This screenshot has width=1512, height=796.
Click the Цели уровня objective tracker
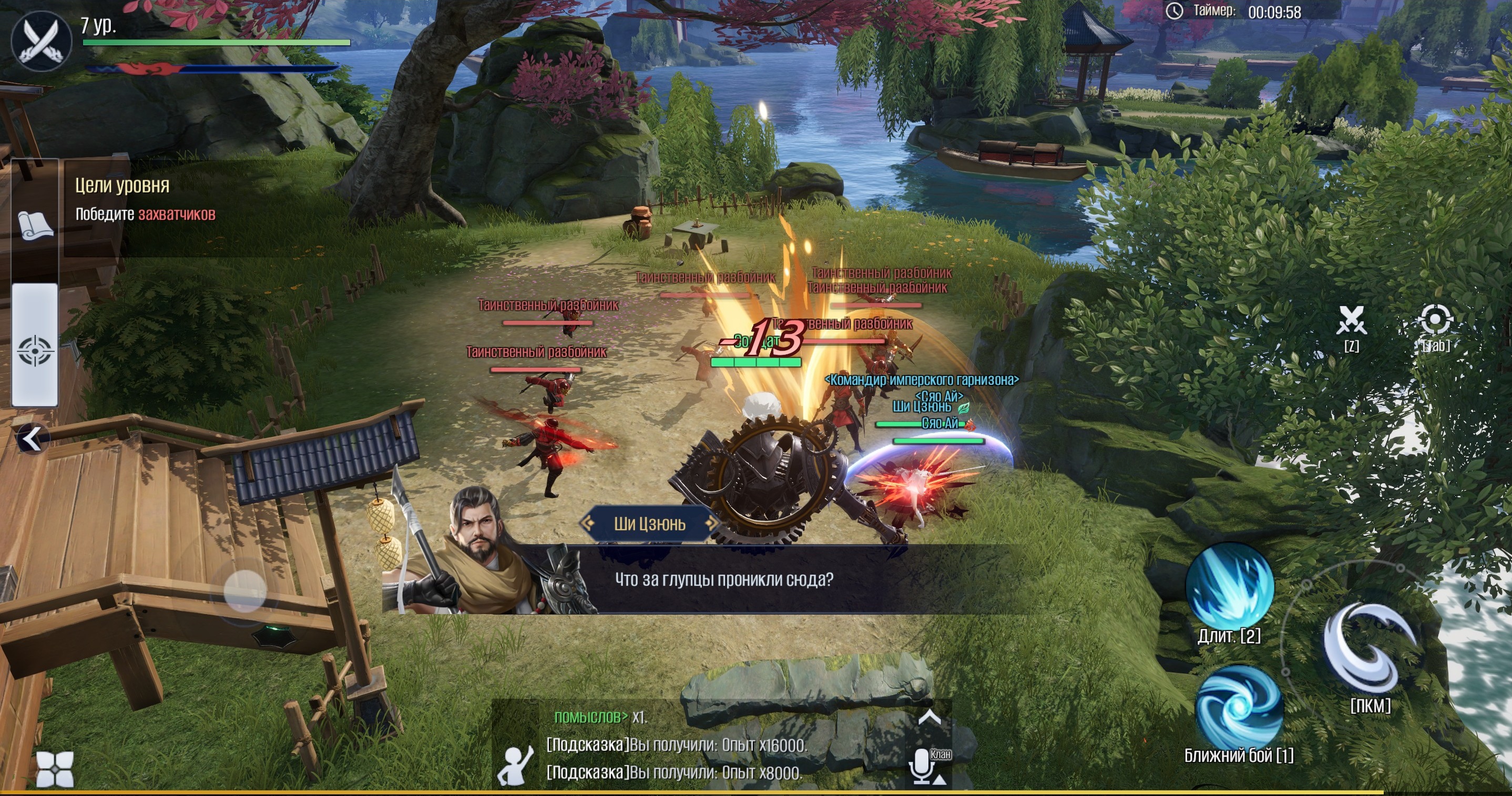click(146, 200)
